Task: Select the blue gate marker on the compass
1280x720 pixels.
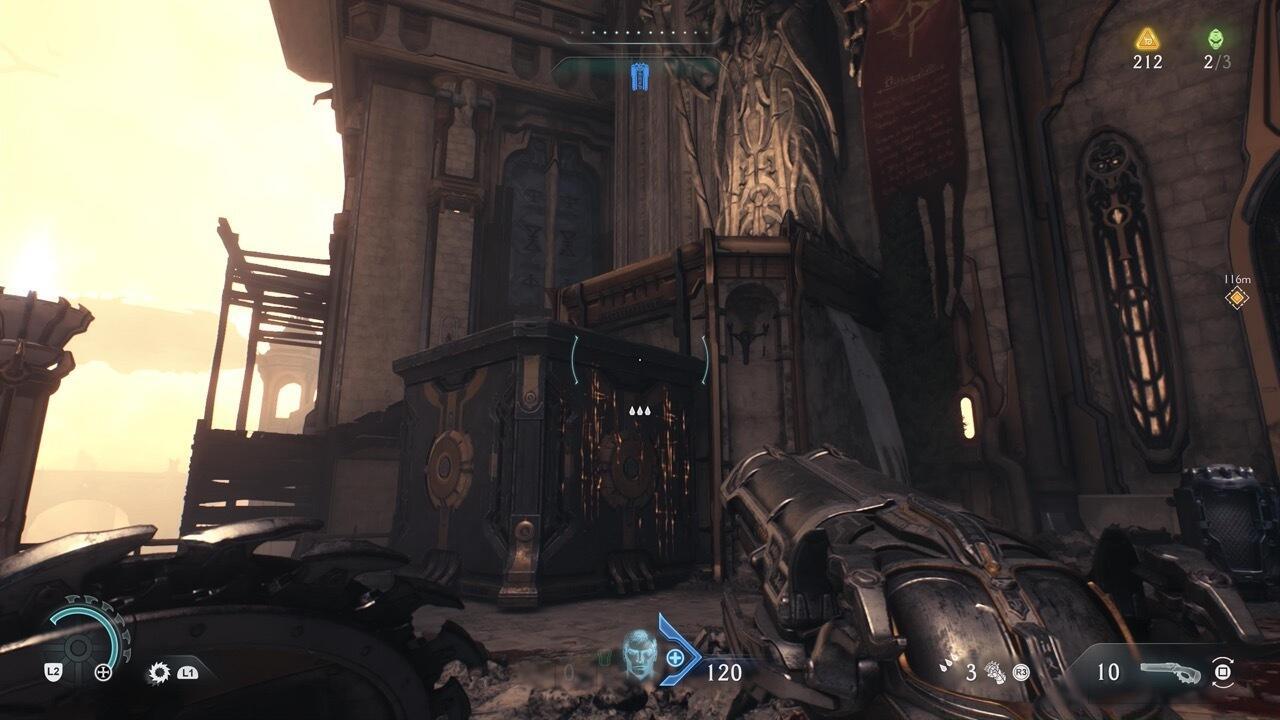Action: pyautogui.click(x=640, y=76)
